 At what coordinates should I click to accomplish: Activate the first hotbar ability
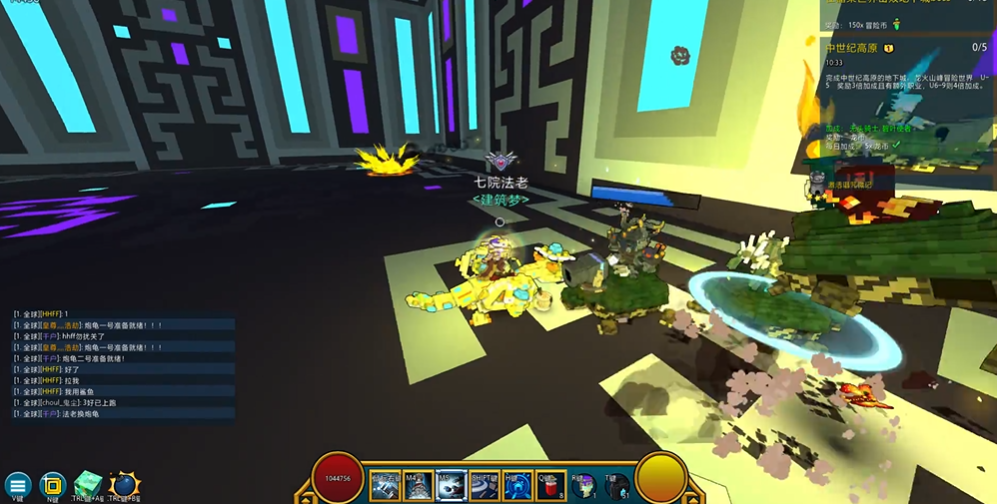coord(385,485)
